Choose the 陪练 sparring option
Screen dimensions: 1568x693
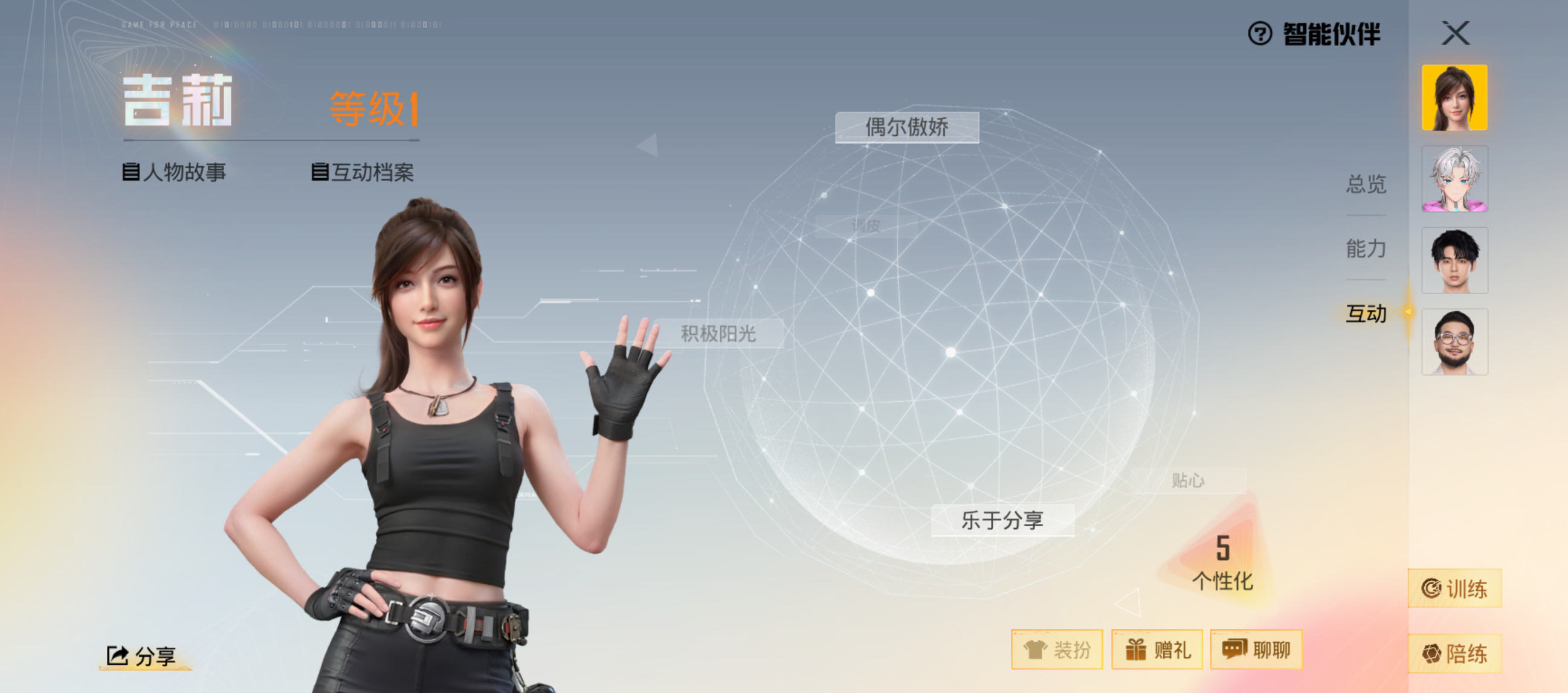click(x=1454, y=654)
